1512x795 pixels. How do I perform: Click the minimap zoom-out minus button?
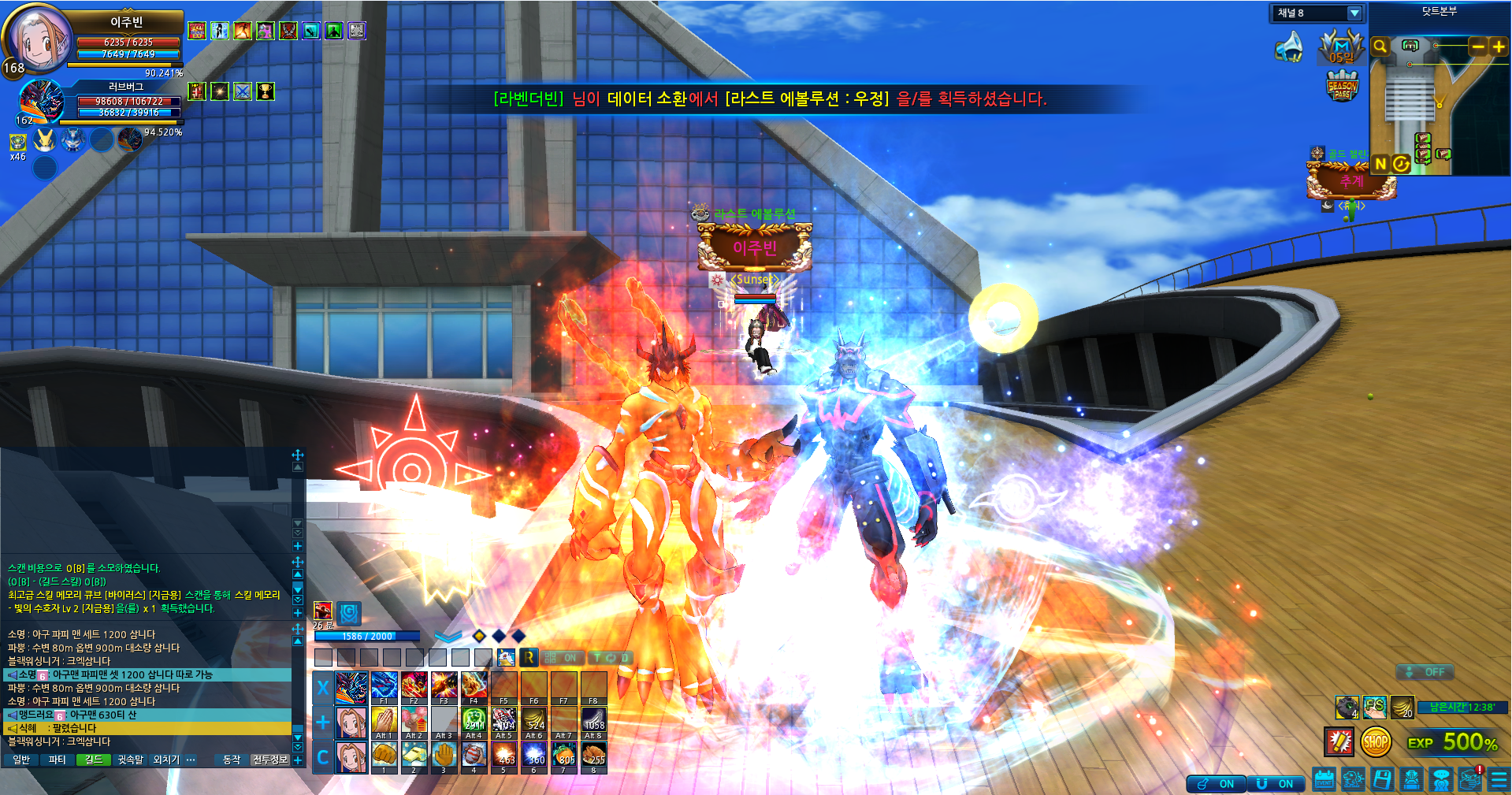pyautogui.click(x=1478, y=46)
